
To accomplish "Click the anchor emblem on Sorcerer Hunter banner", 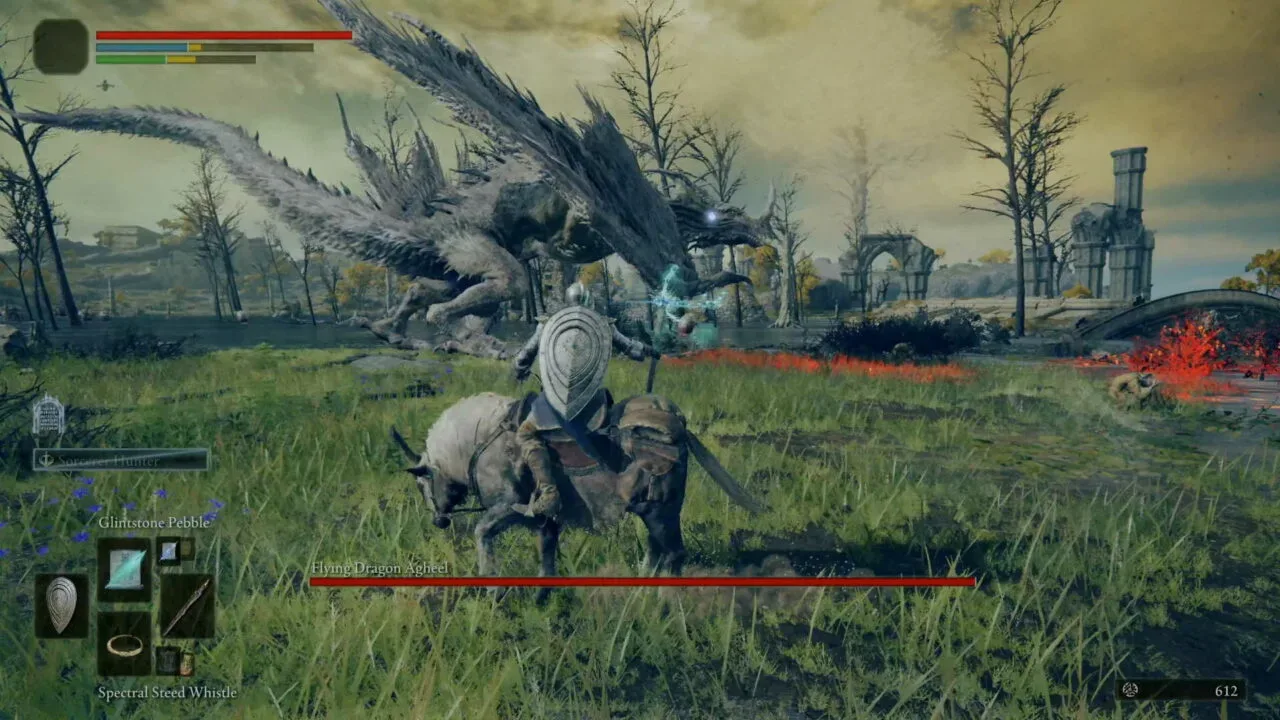I will pos(46,460).
